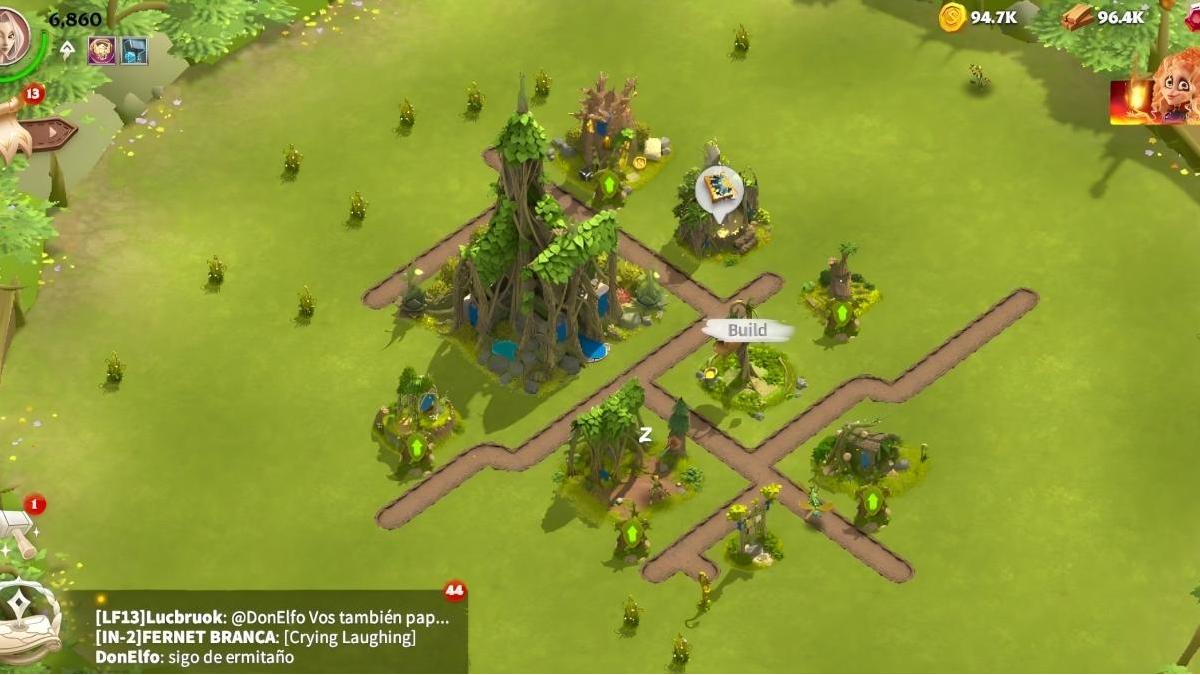
Task: Tap the Build label on empty plot
Action: [747, 331]
